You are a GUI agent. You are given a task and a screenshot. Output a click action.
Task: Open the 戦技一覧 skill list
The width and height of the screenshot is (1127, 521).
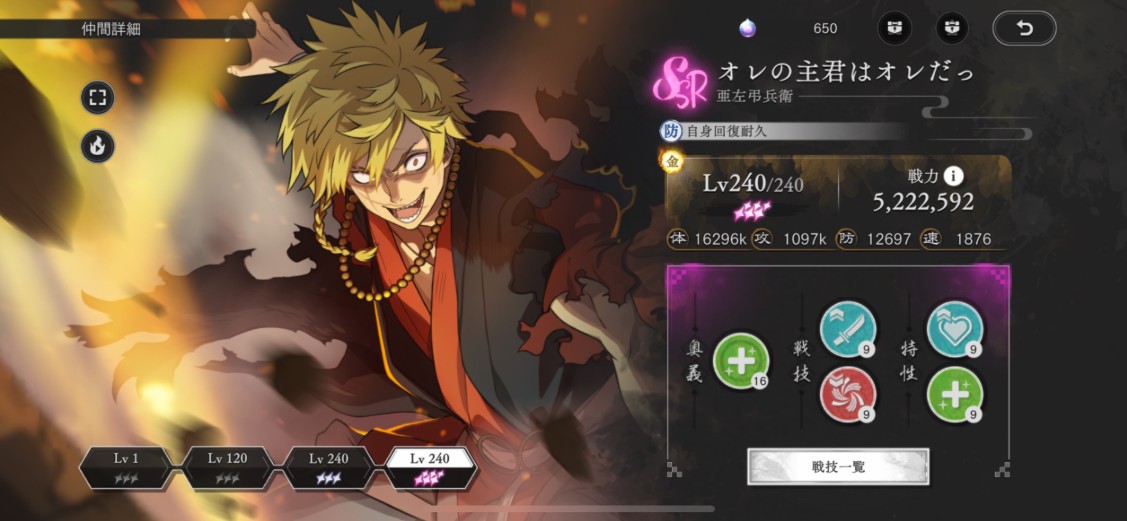838,466
